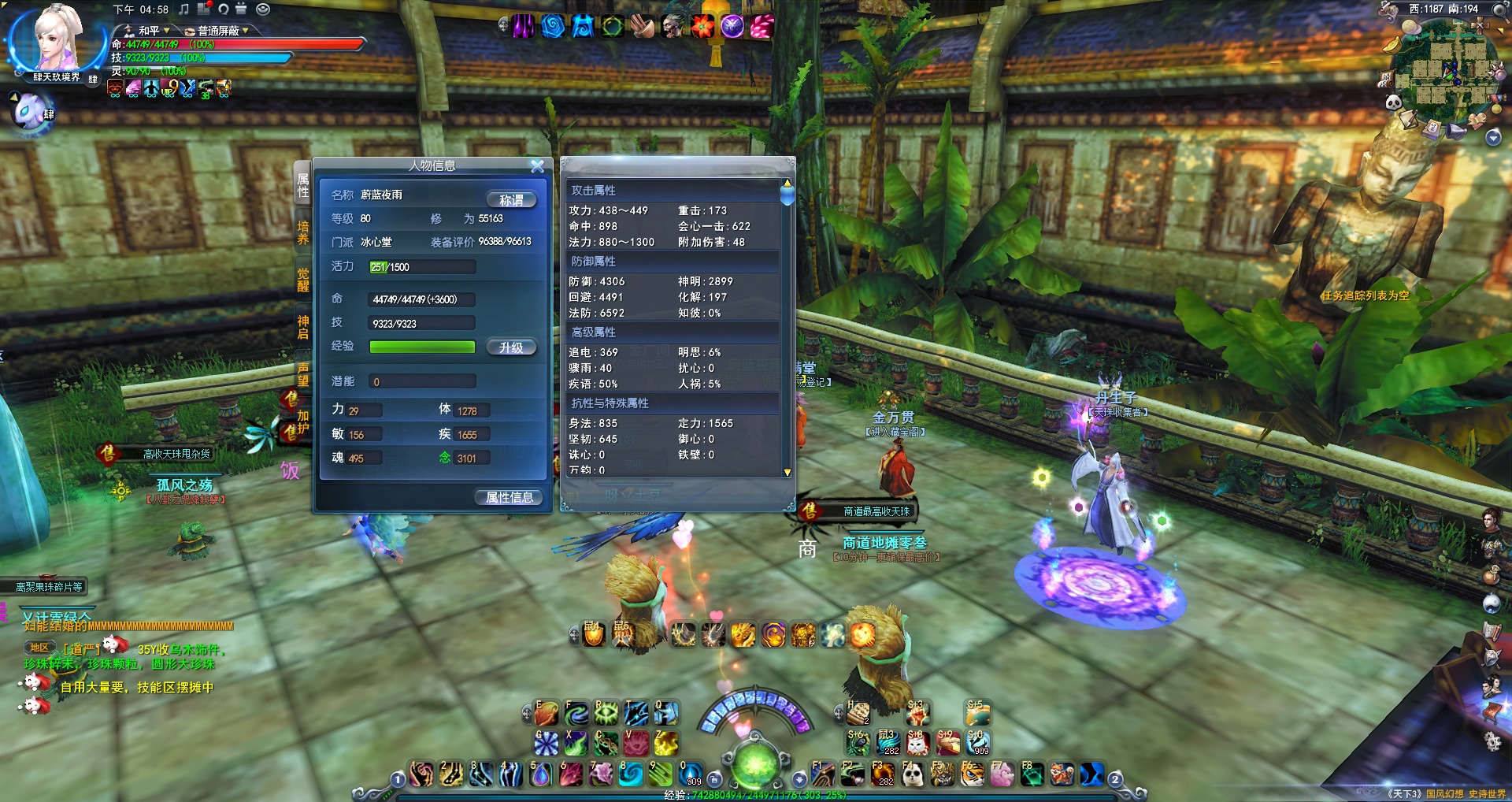Screen dimensions: 1512x802
Task: Use the panda item in slot F4
Action: pos(913,775)
